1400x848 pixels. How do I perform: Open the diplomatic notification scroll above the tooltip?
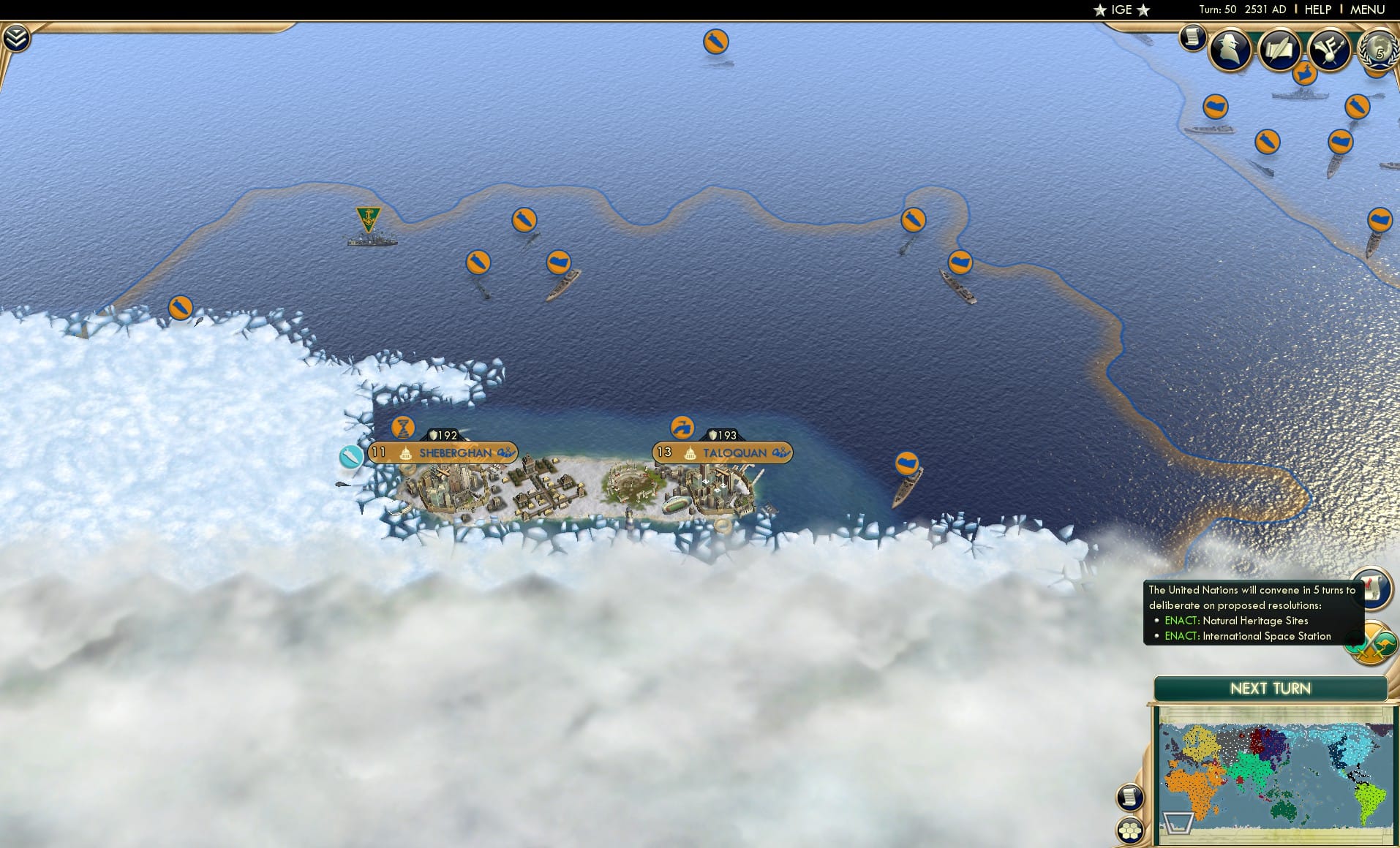click(1374, 589)
